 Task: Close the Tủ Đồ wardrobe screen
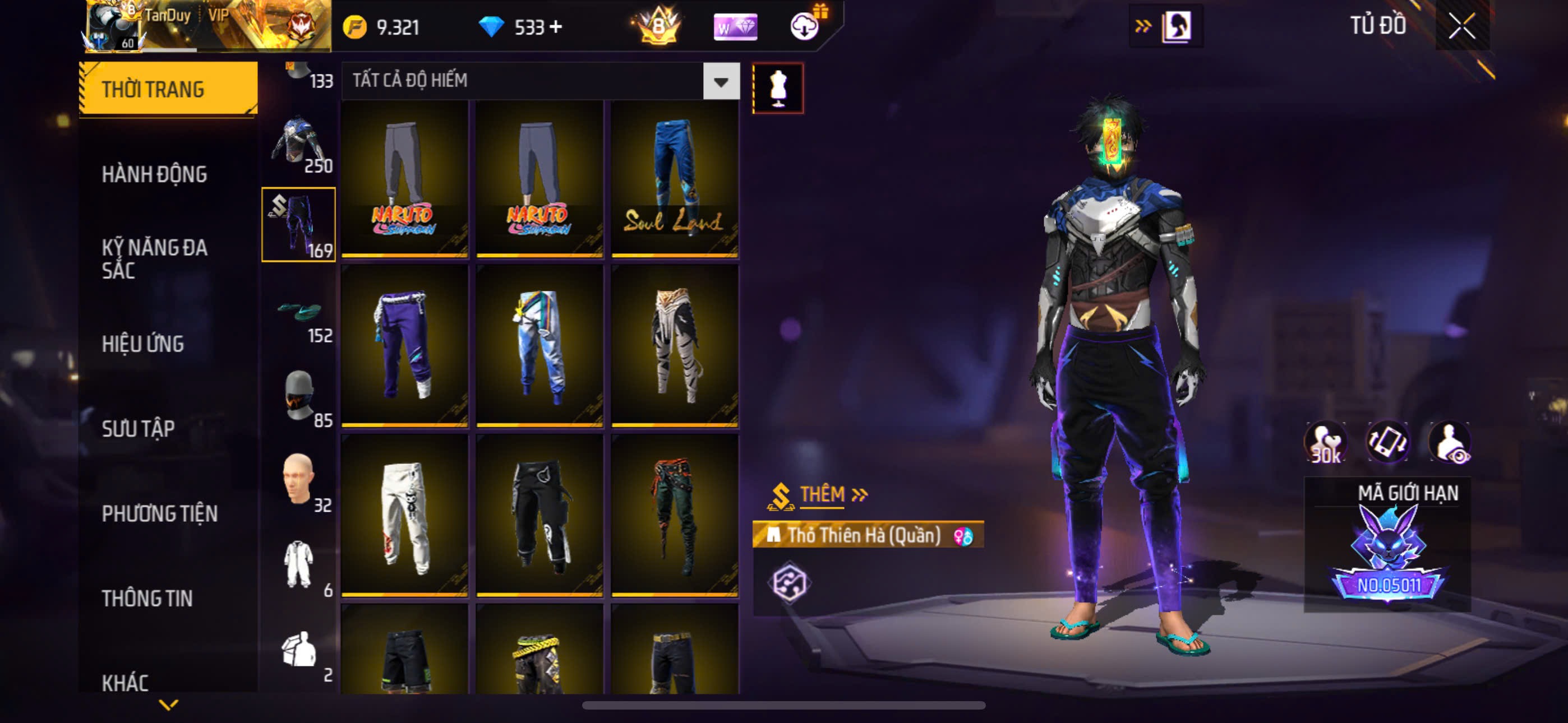pos(1461,26)
